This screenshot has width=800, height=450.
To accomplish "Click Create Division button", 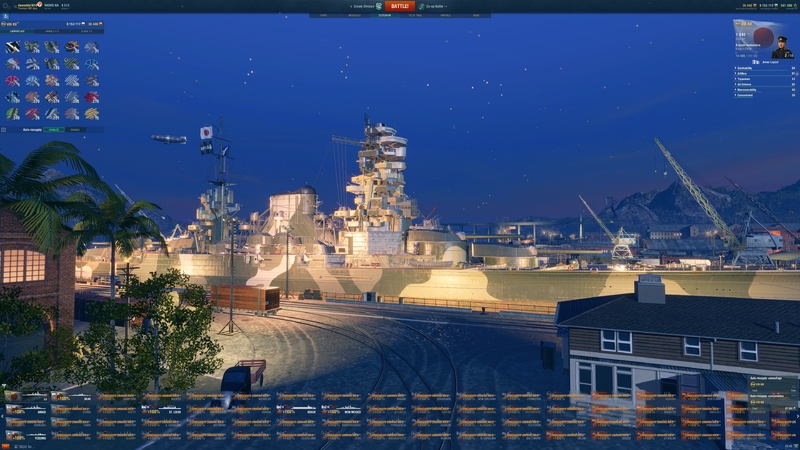I will [361, 6].
